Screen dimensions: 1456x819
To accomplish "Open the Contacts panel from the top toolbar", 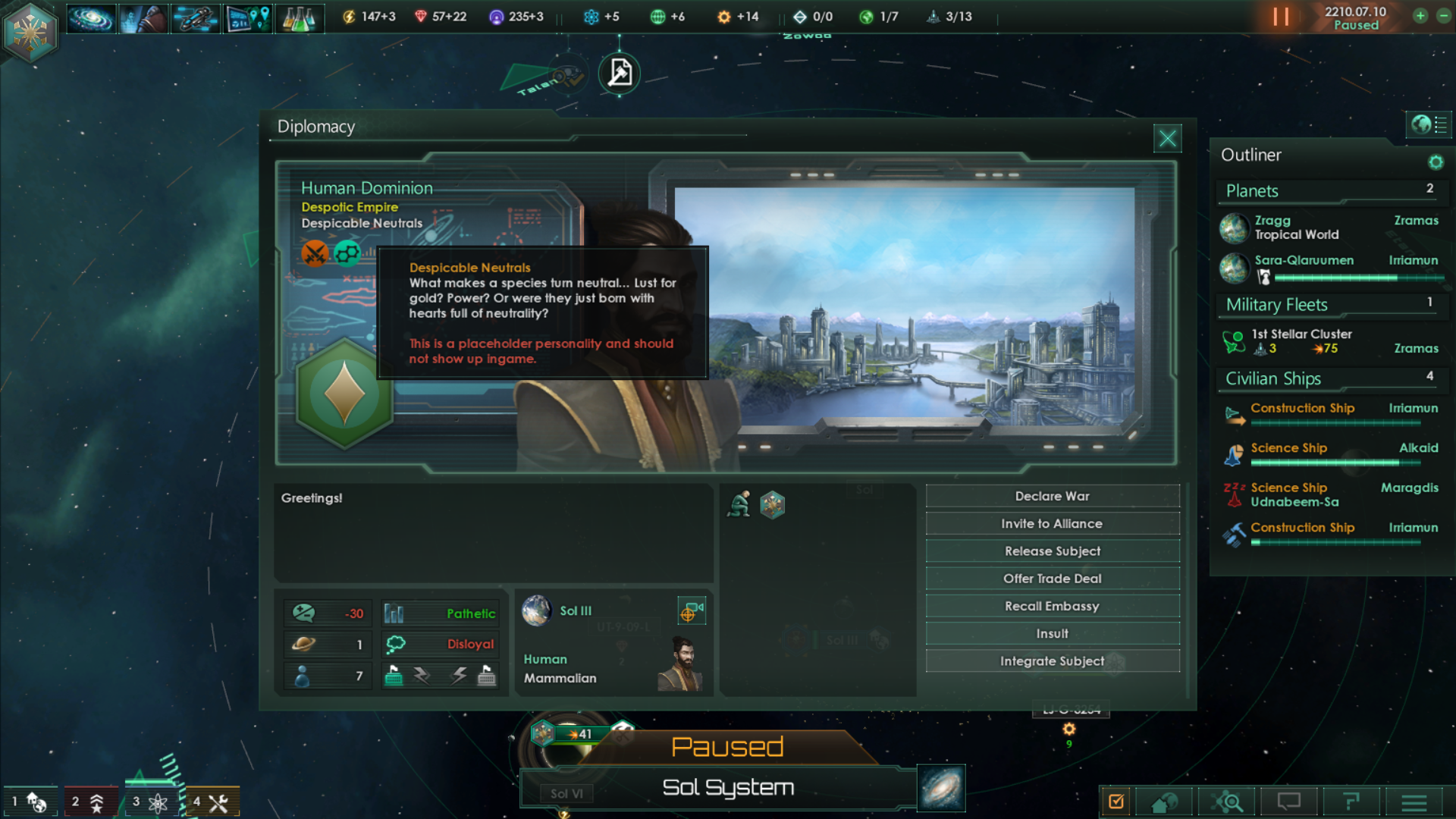I will (143, 18).
